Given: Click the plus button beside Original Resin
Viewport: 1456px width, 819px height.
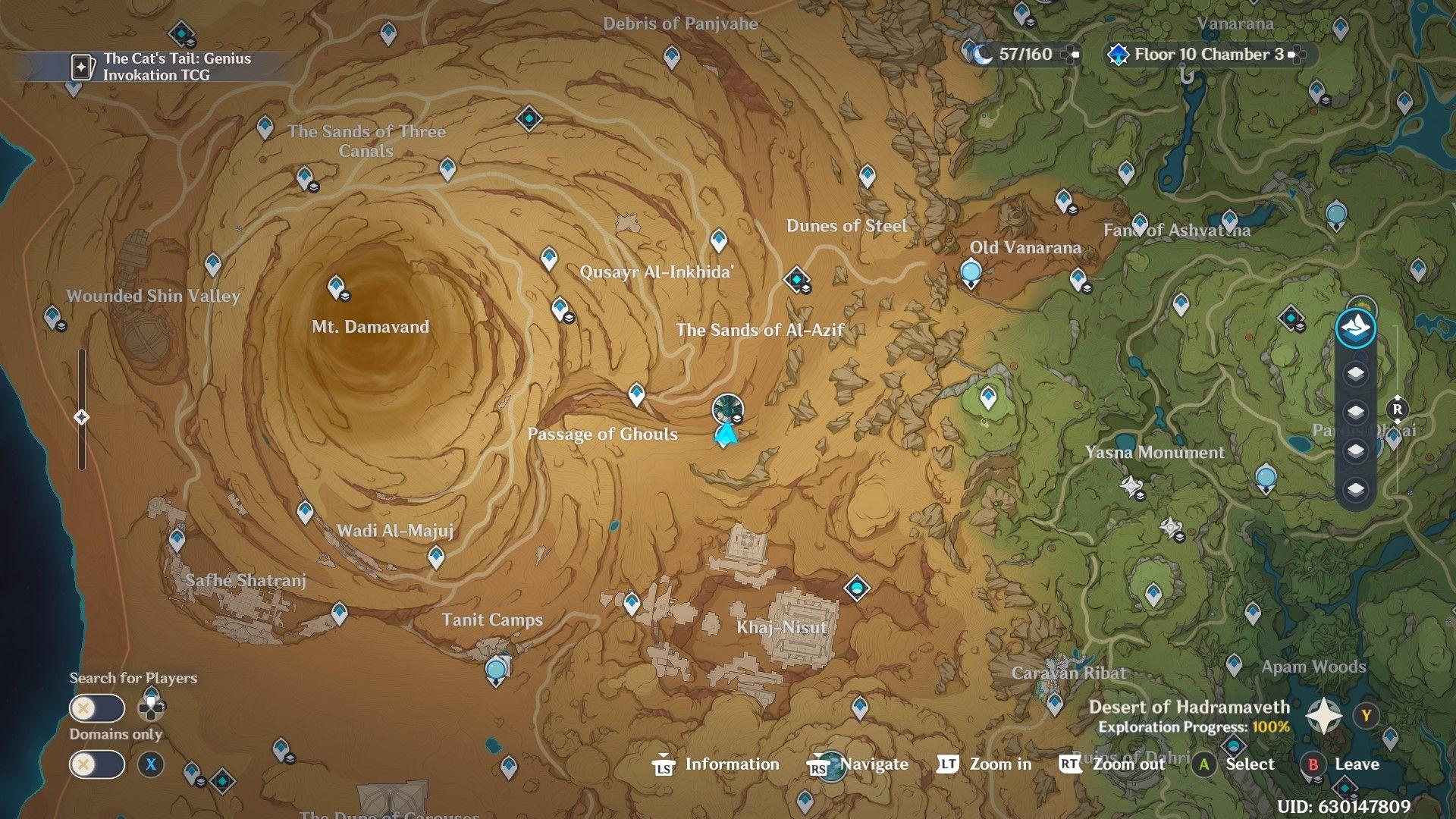Looking at the screenshot, I should point(1070,55).
